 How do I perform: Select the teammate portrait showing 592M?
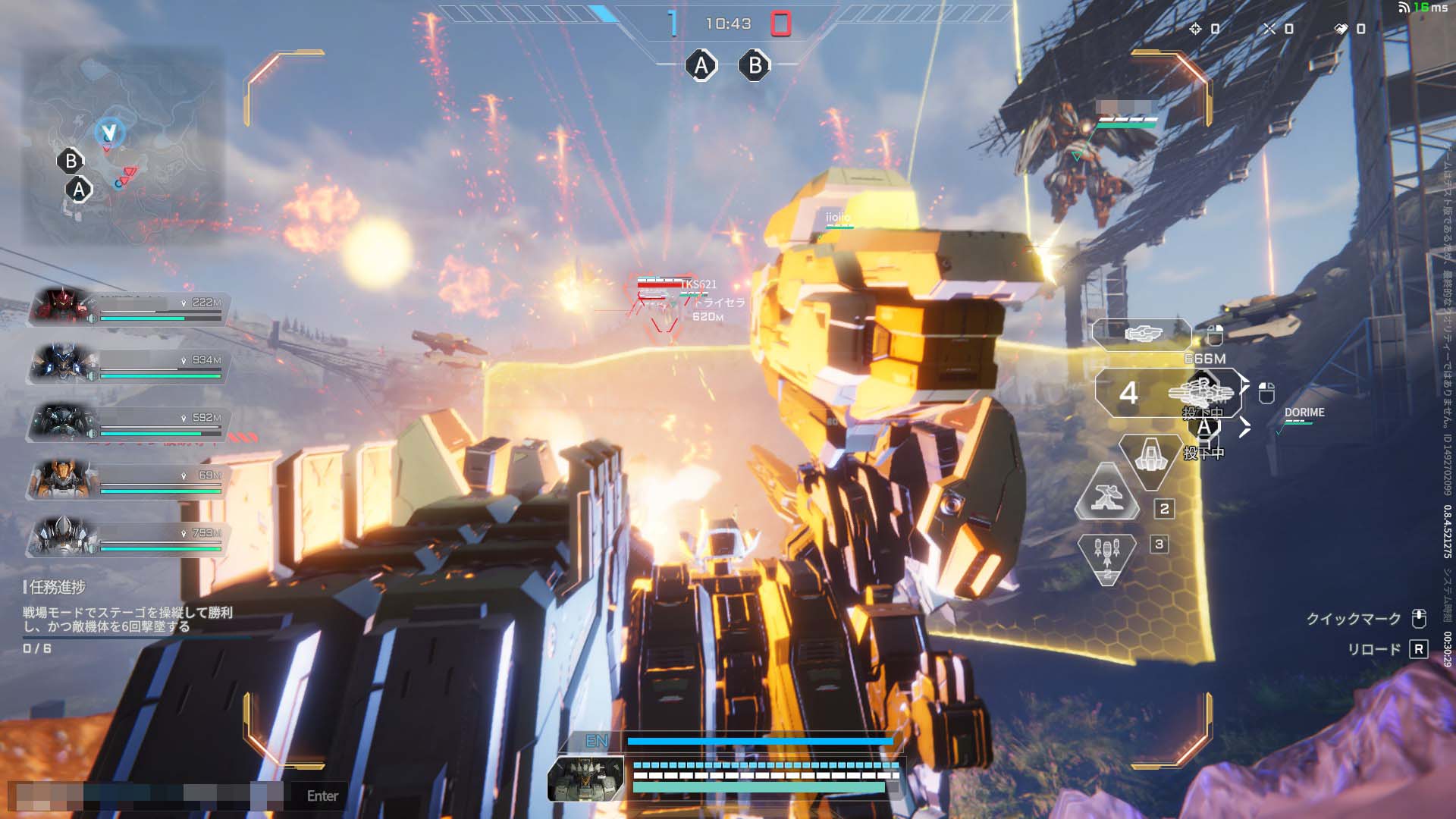(x=62, y=422)
